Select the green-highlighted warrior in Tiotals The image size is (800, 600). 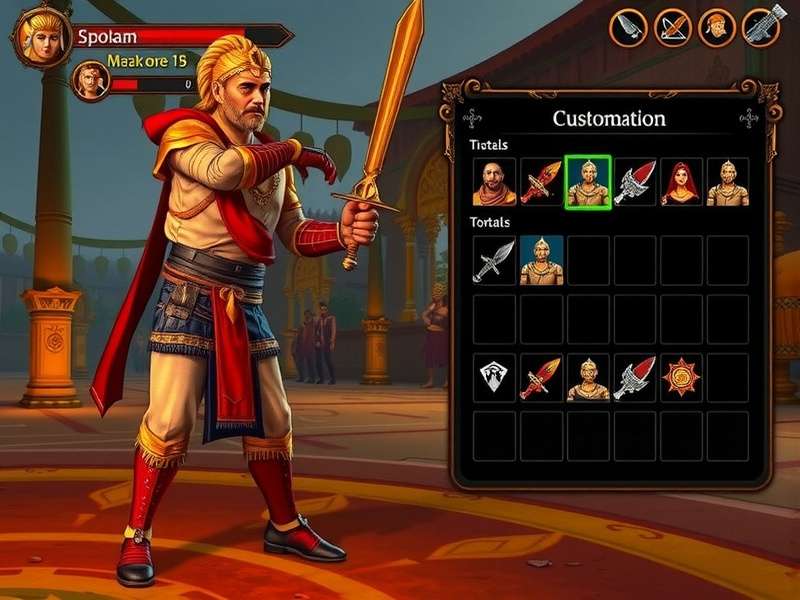(588, 182)
